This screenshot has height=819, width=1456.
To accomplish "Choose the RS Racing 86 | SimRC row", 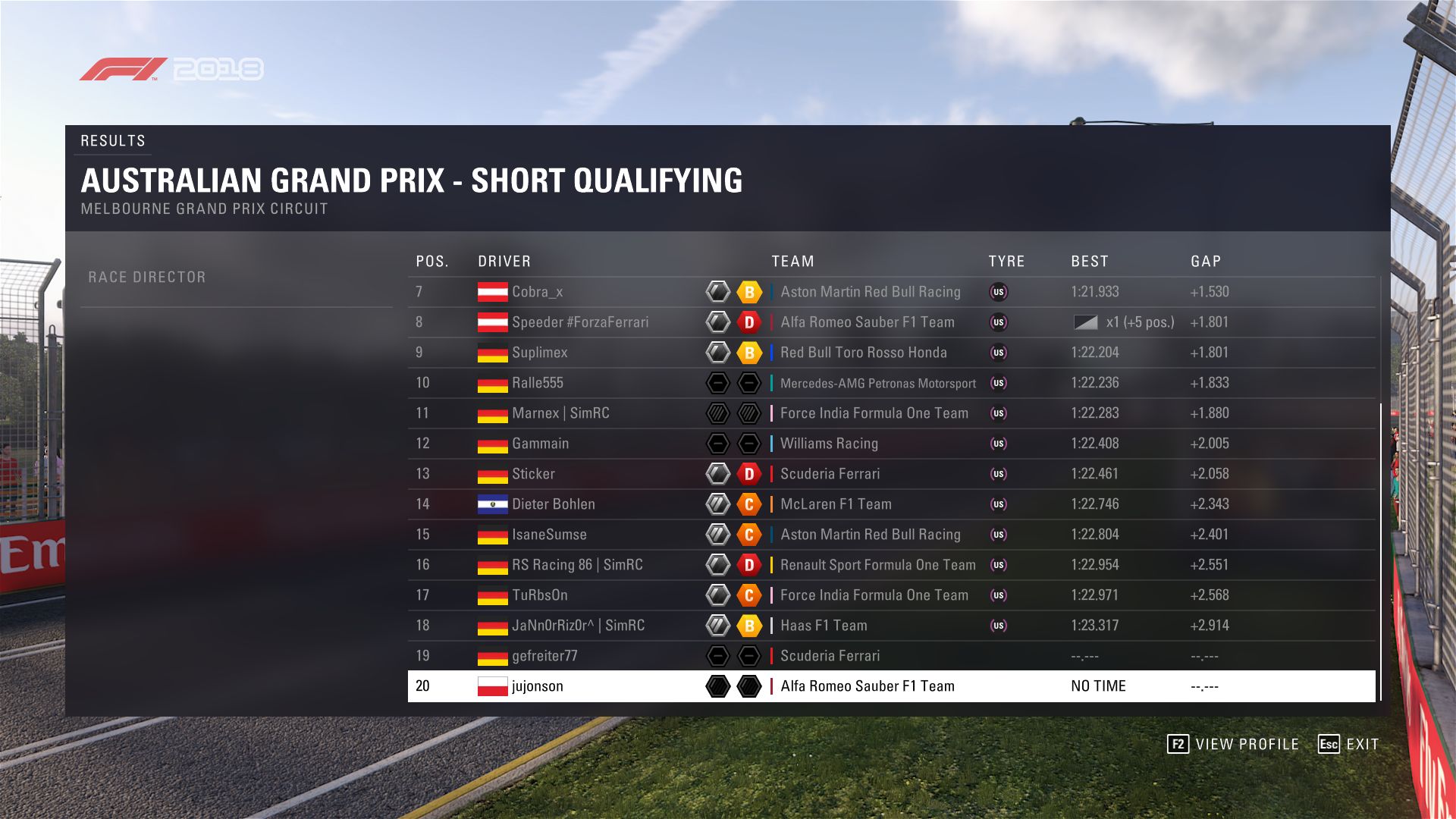I will [x=577, y=565].
